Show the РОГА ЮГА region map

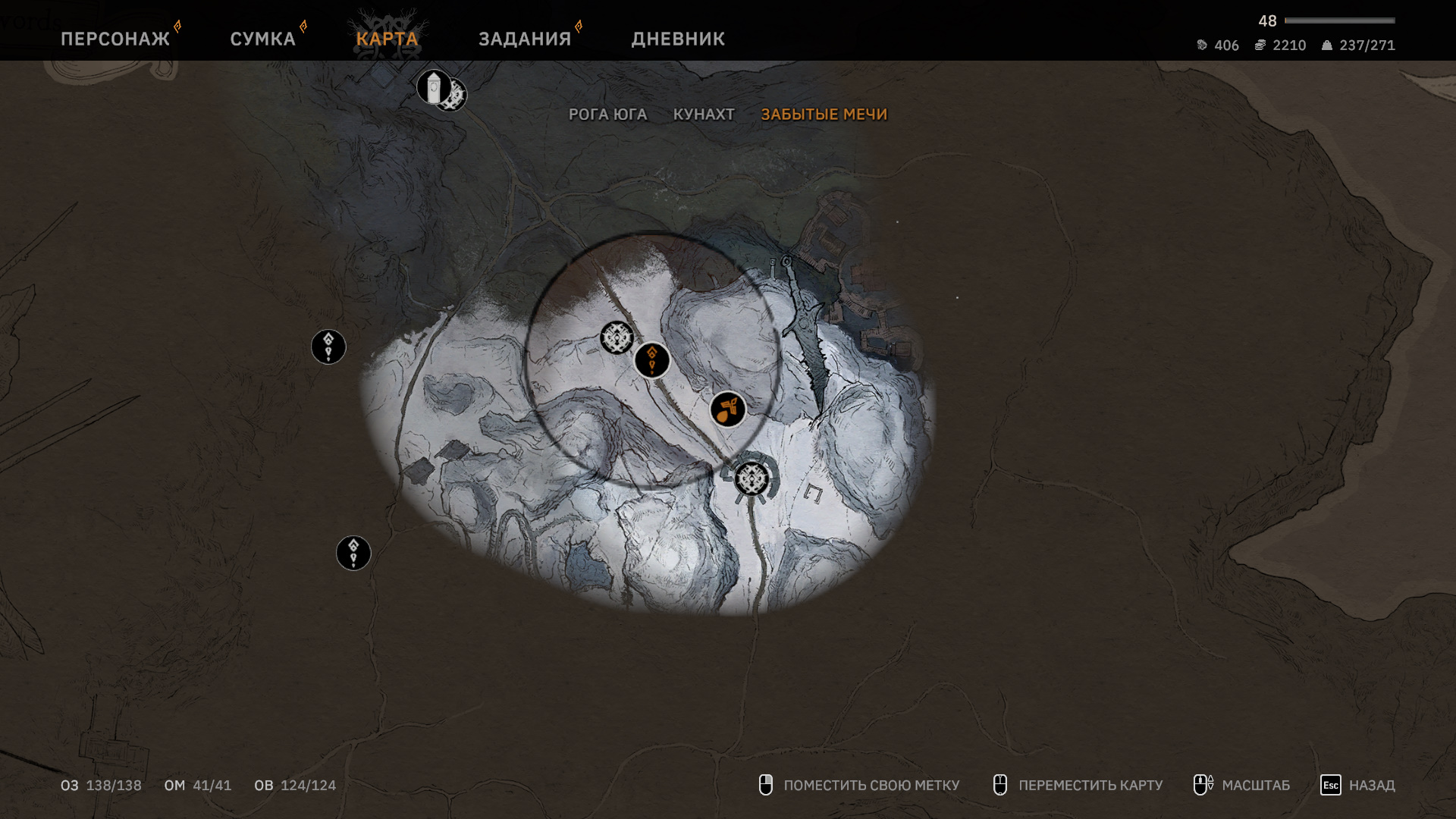(x=607, y=115)
